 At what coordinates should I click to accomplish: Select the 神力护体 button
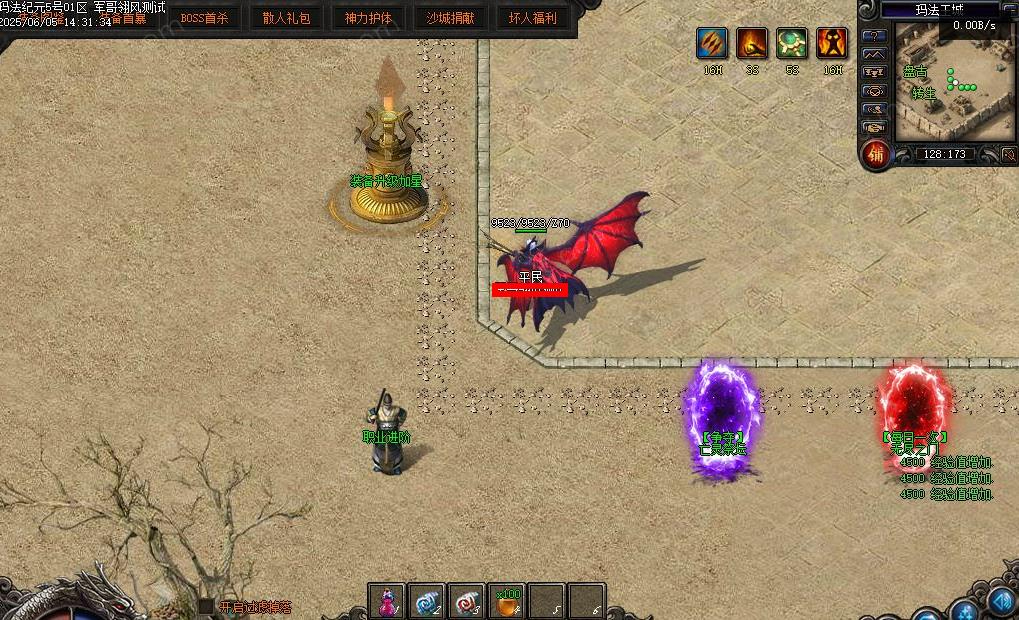(368, 18)
